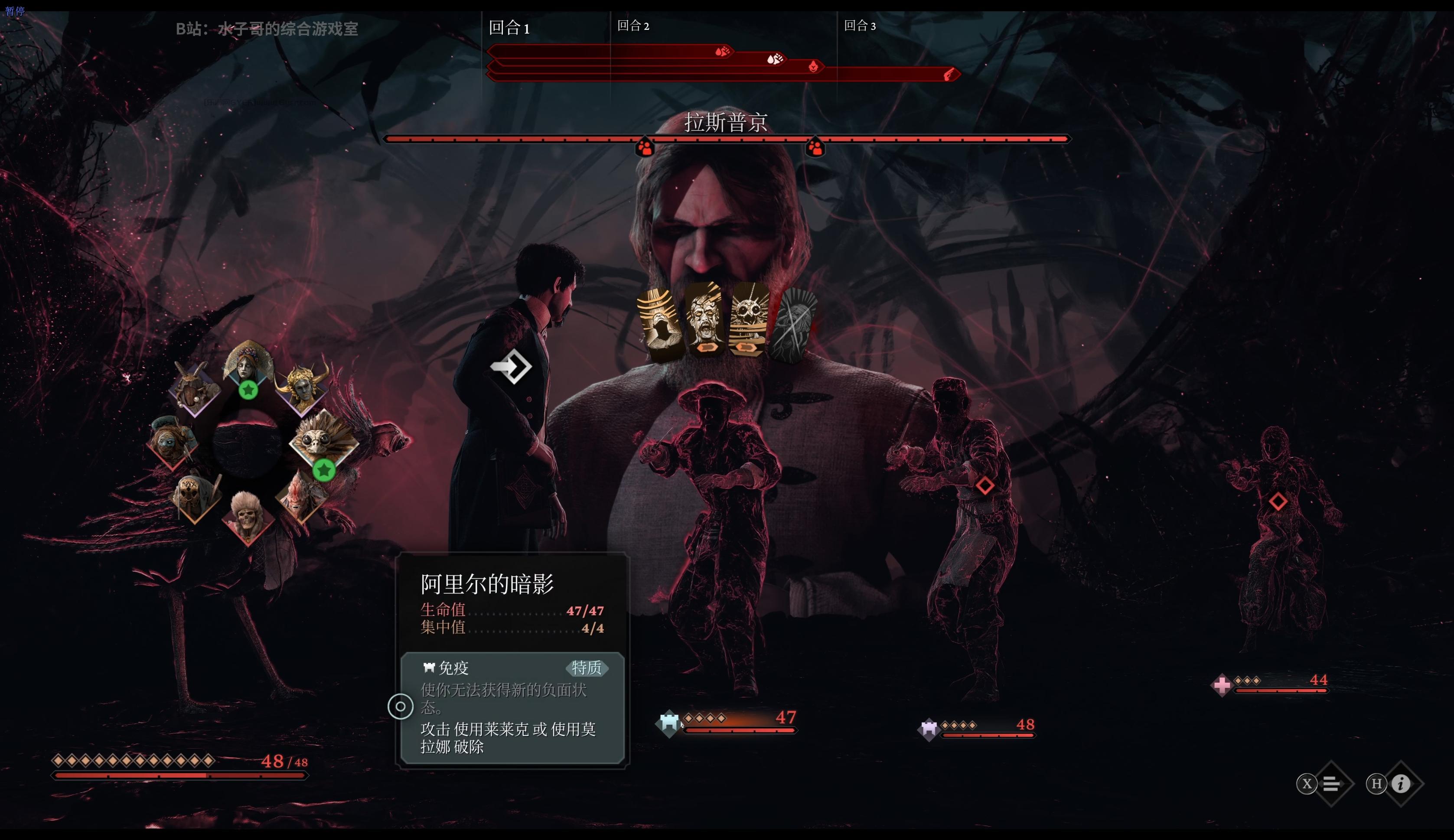1454x840 pixels.
Task: Select the kokoshnik headdress woman salutor
Action: pyautogui.click(x=248, y=363)
